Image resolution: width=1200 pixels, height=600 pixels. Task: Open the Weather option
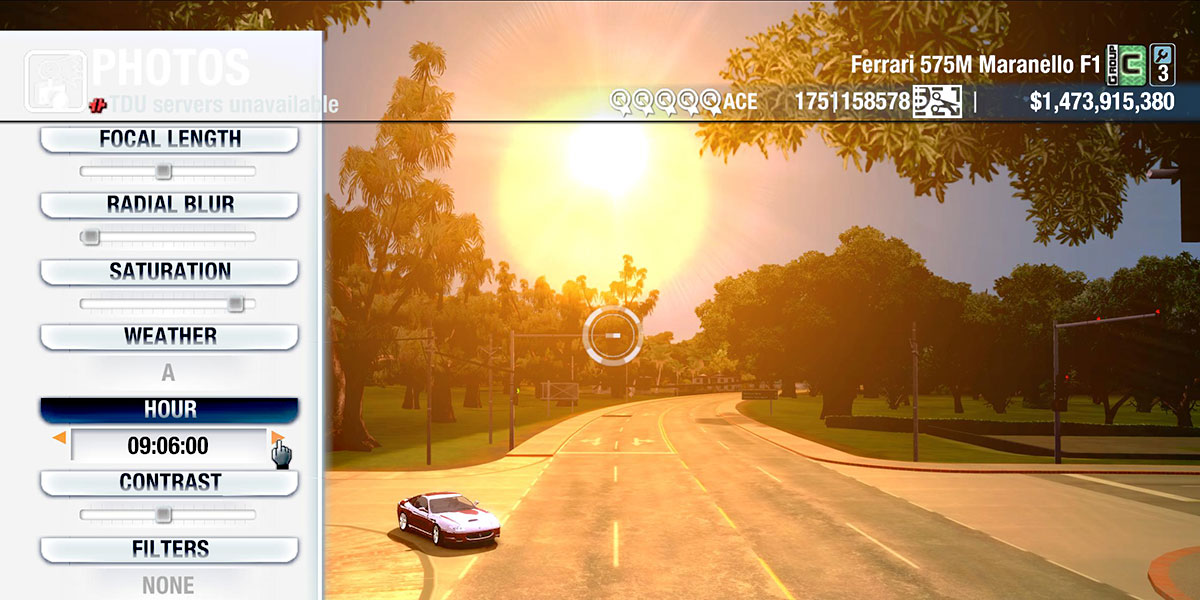tap(169, 336)
